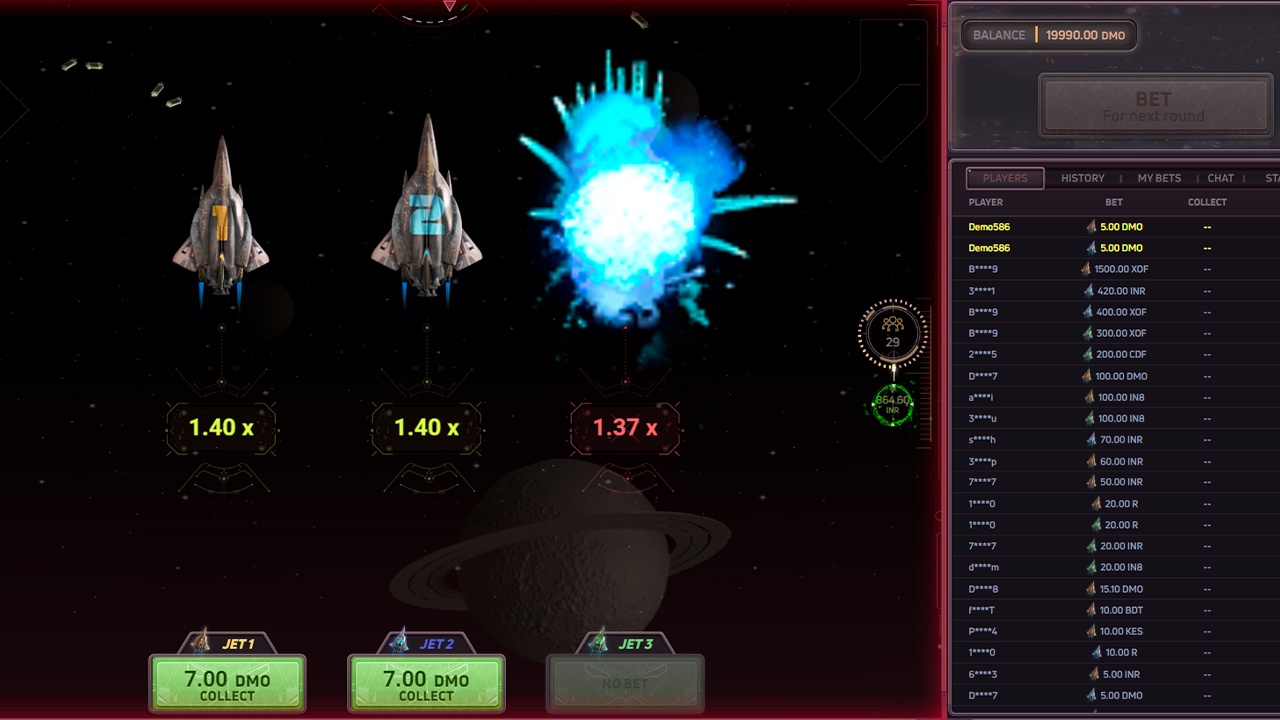Show the My Bets tab
The width and height of the screenshot is (1280, 720).
(x=1159, y=178)
